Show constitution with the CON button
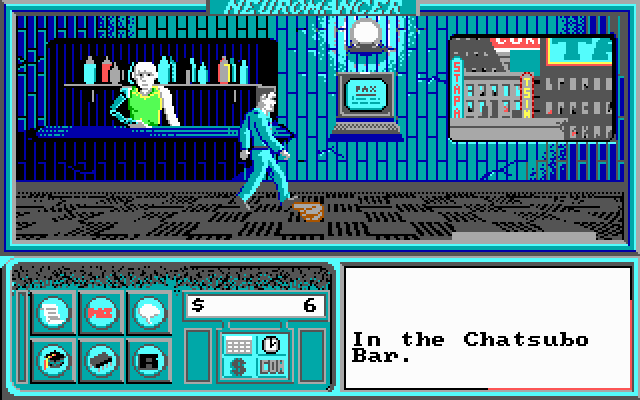The width and height of the screenshot is (640, 400). 270,367
